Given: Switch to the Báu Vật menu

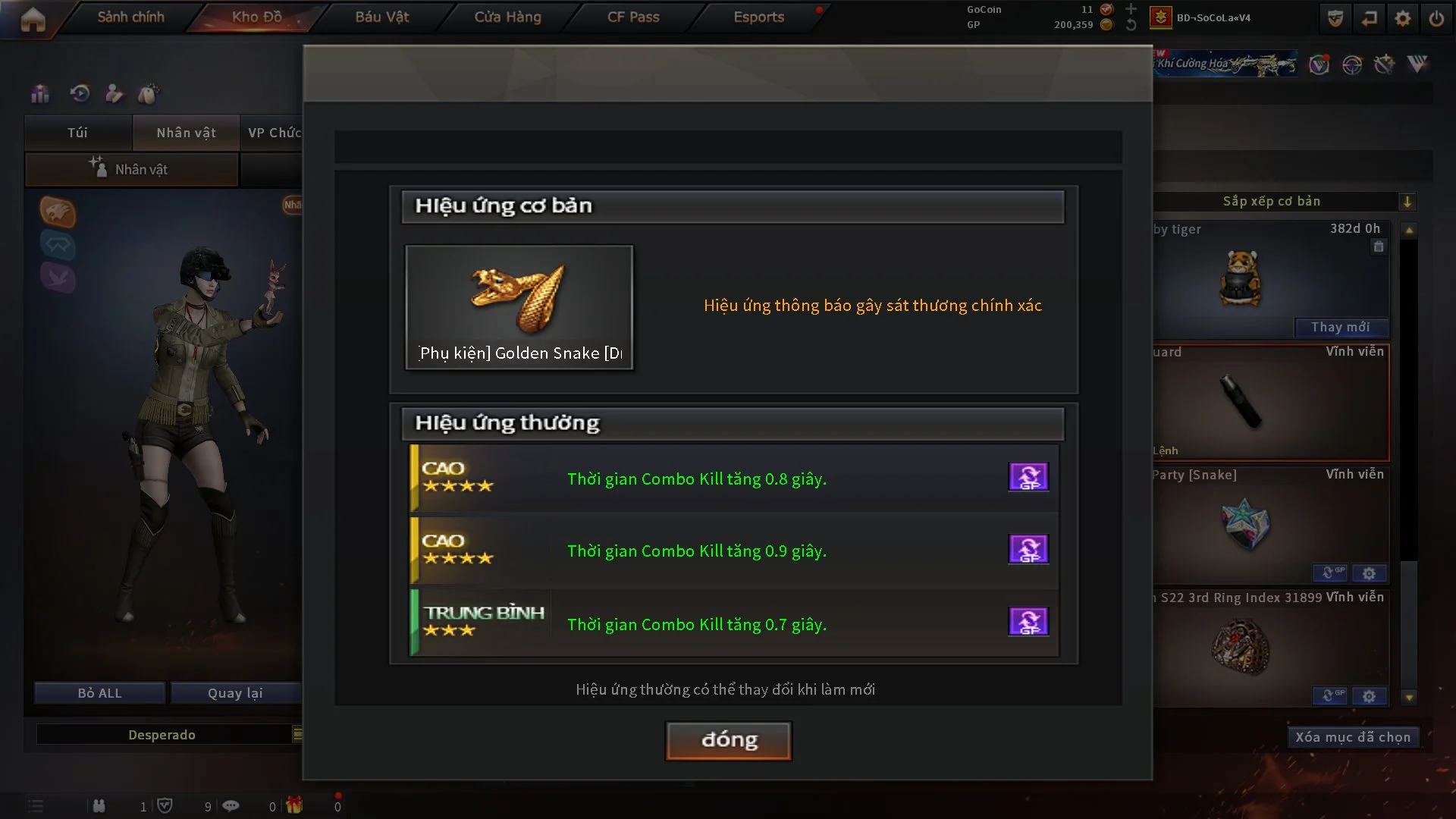Looking at the screenshot, I should point(381,17).
